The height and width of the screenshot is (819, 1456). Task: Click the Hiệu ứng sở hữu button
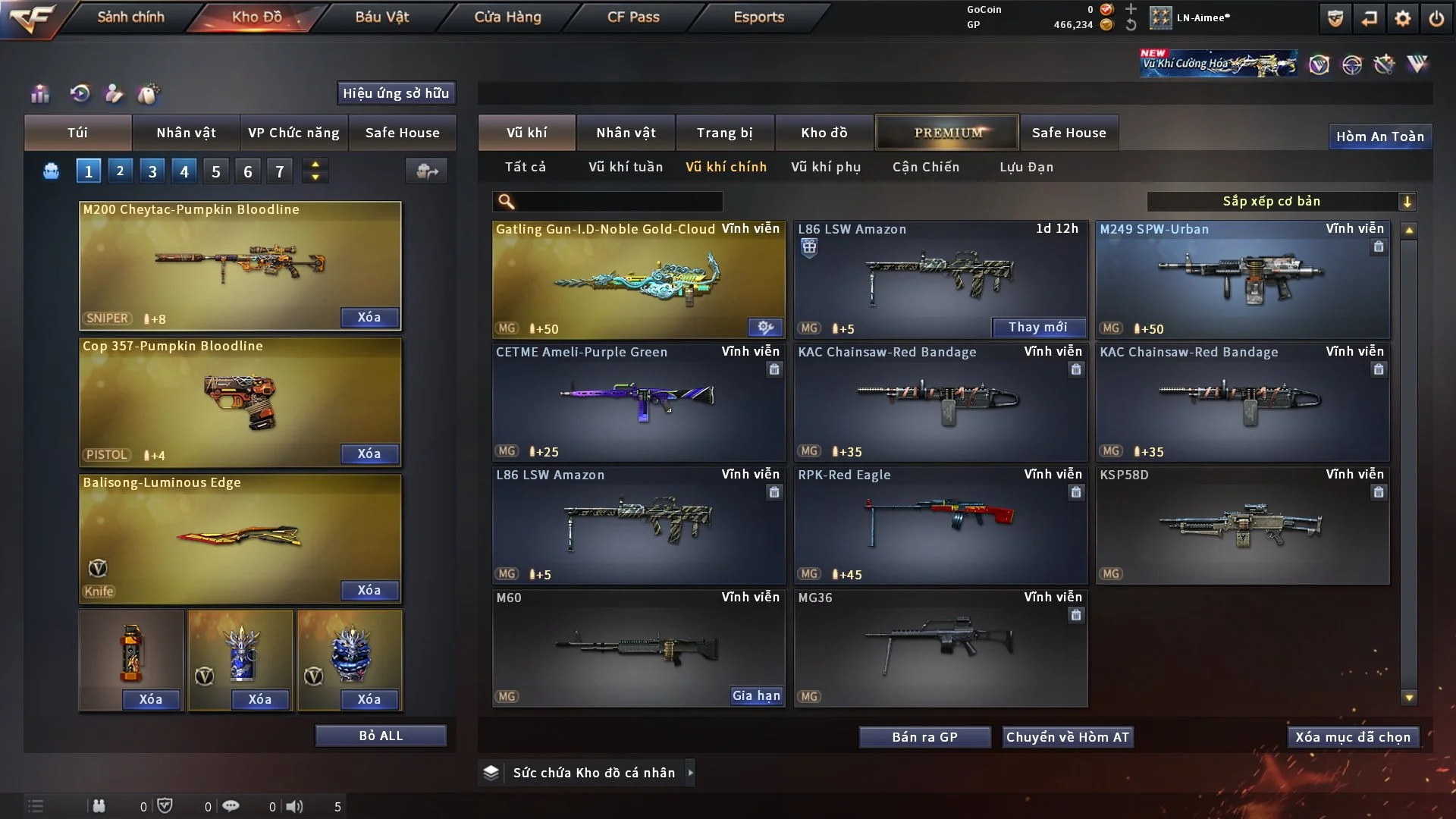(396, 93)
